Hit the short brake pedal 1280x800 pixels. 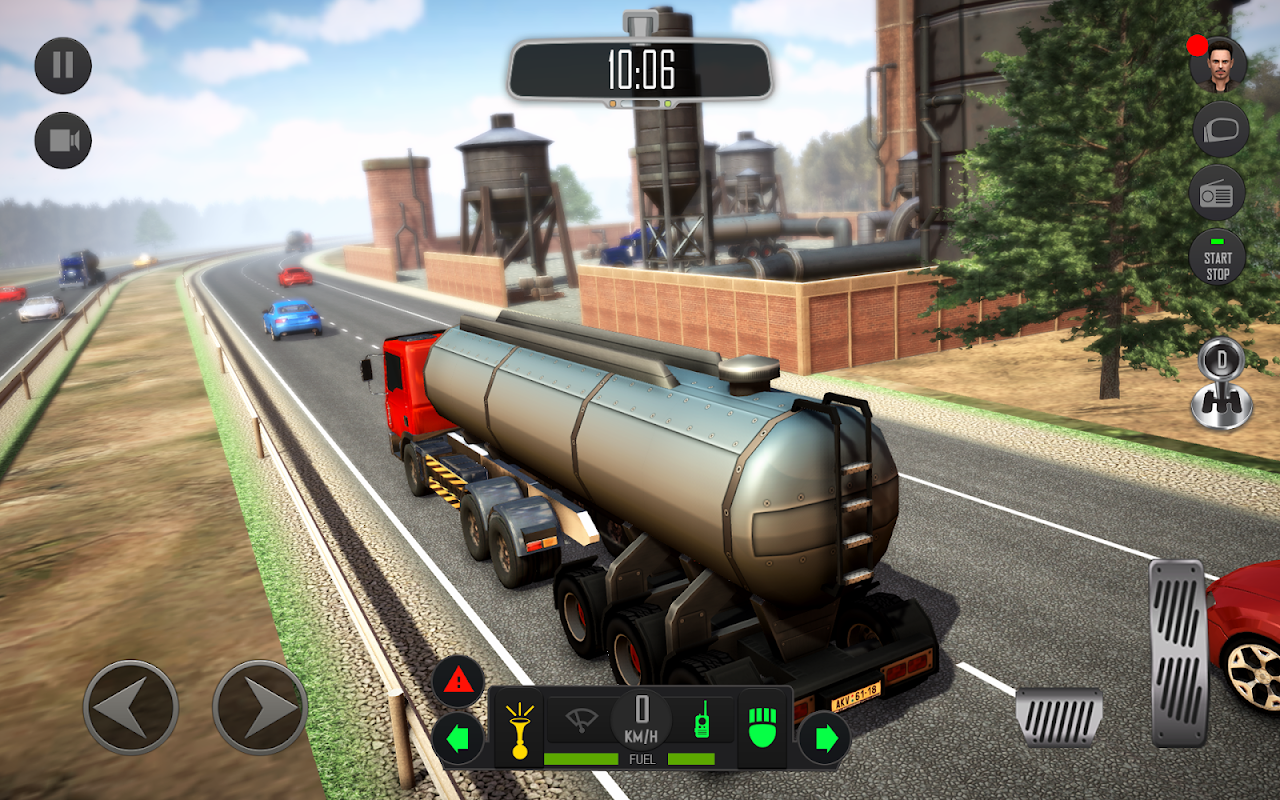click(x=1058, y=716)
